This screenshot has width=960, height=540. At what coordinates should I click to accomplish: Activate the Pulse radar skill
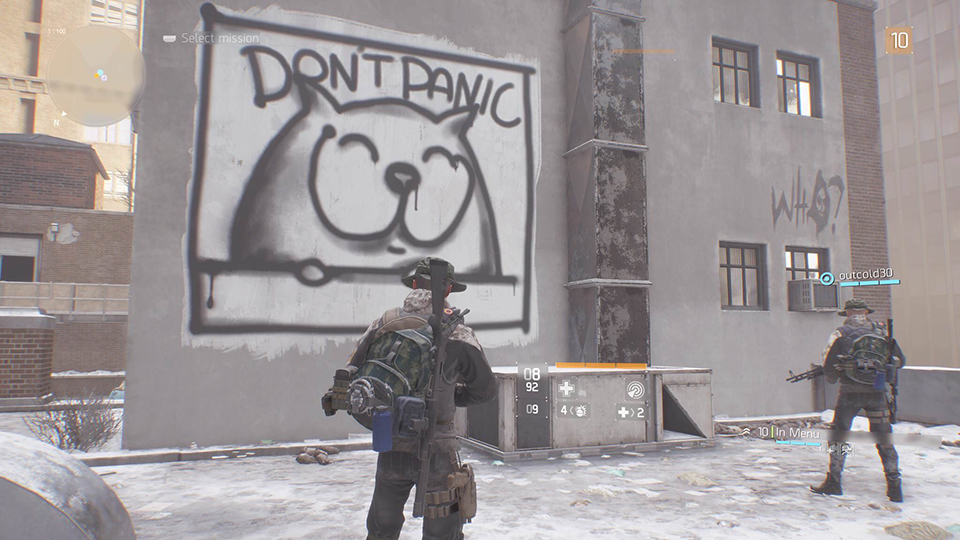click(x=635, y=389)
